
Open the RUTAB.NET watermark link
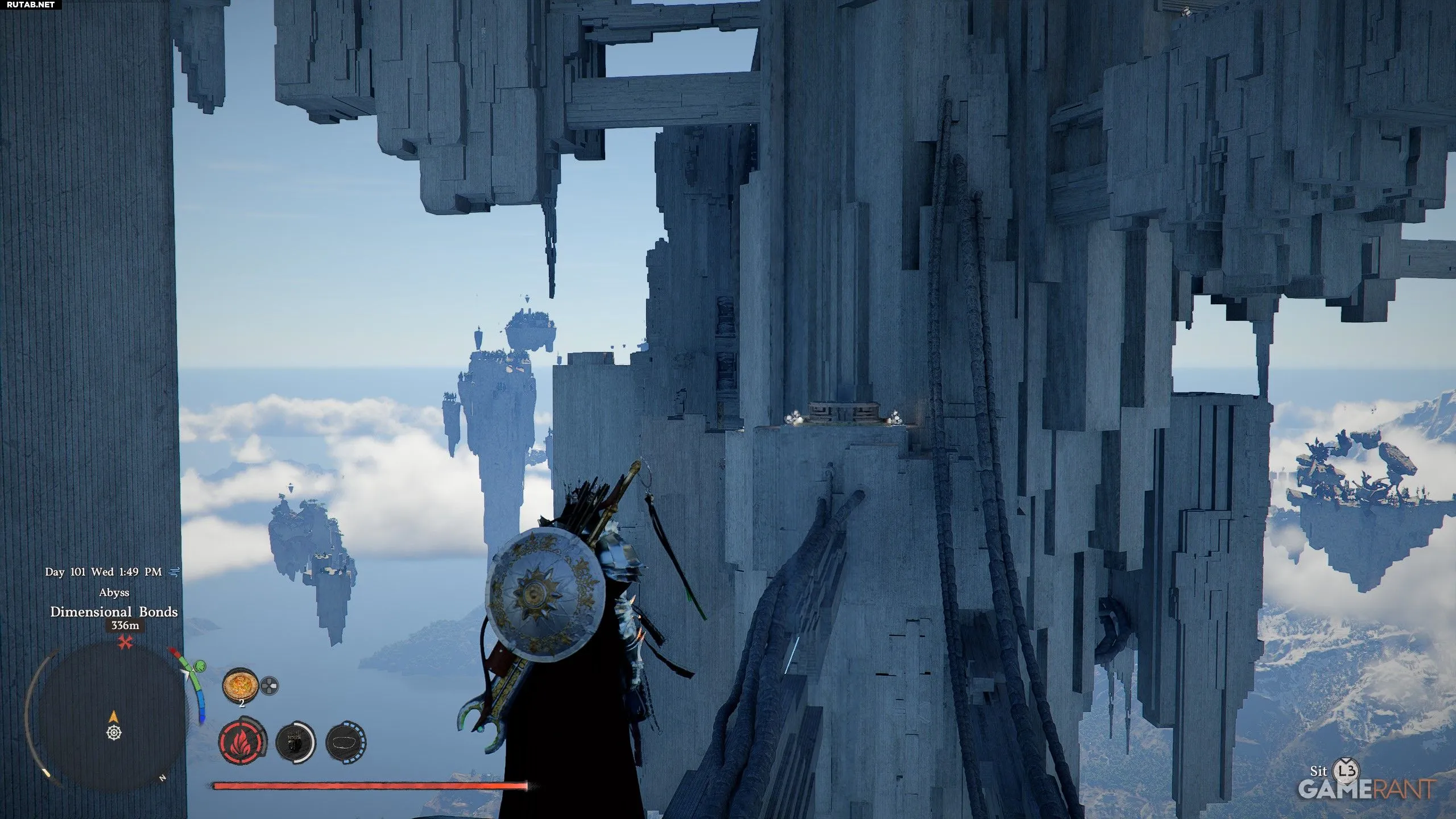[31, 5]
